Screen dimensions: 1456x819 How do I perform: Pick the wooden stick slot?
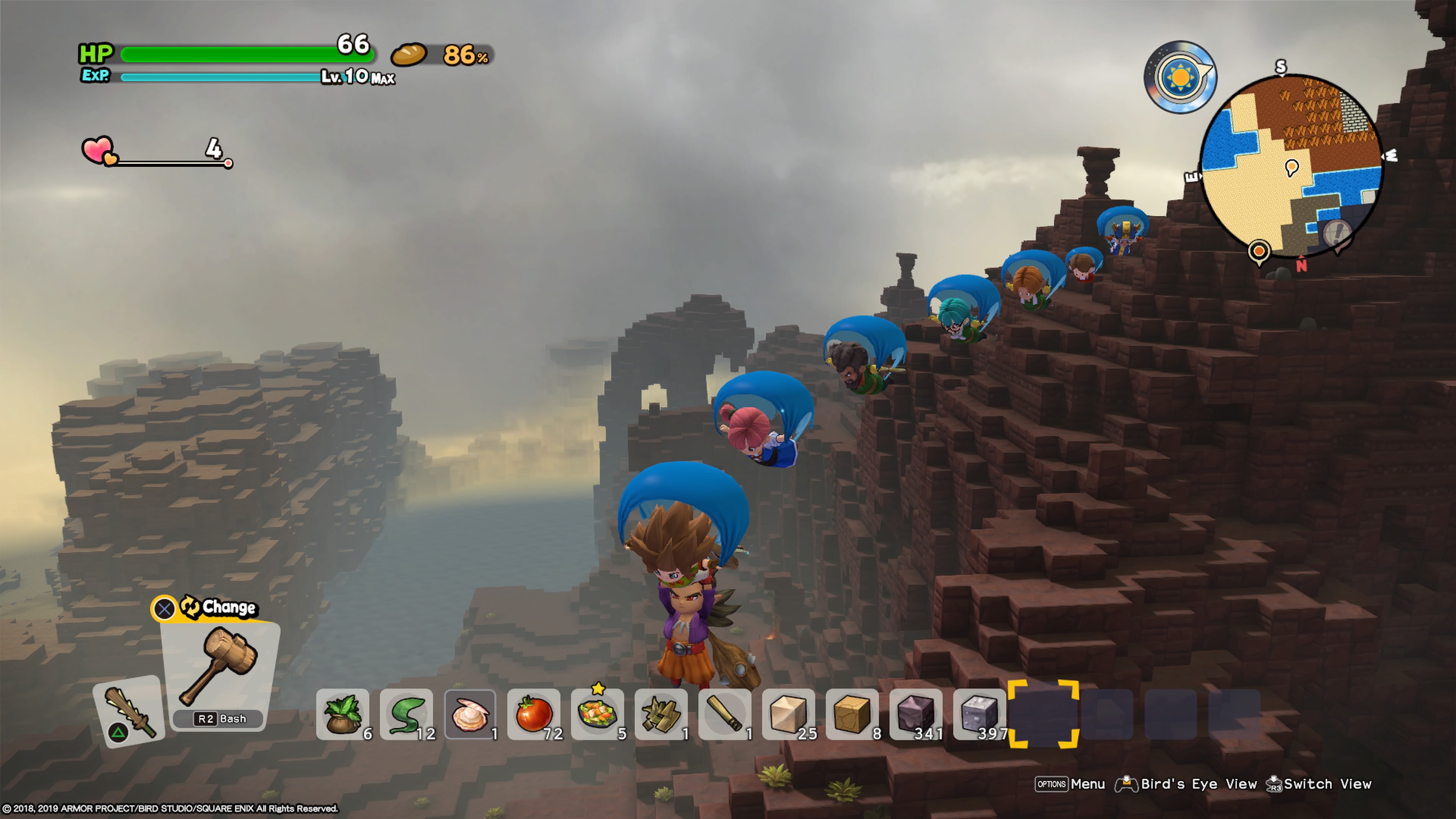(725, 714)
